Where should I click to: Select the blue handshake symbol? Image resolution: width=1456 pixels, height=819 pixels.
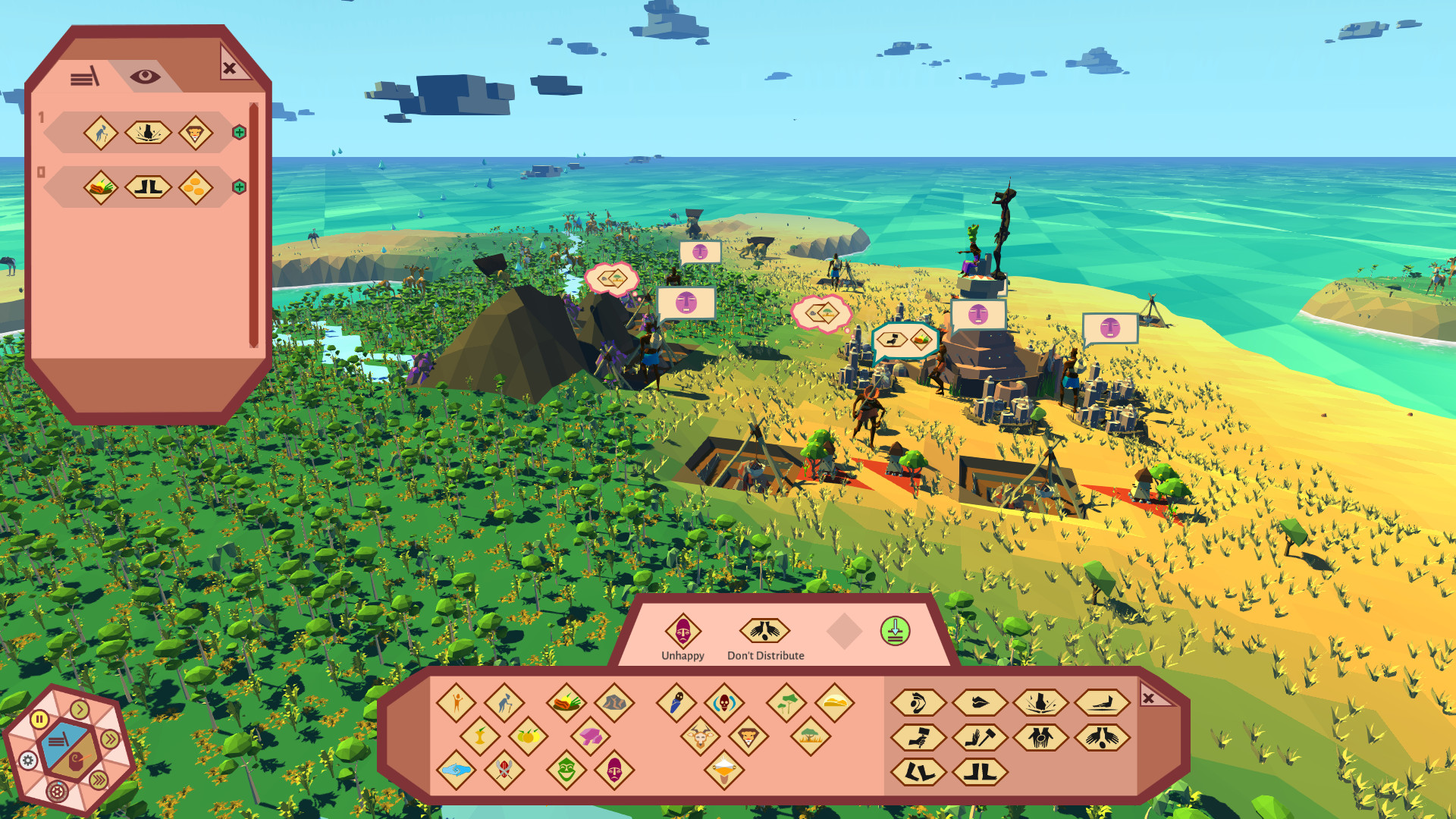(456, 770)
